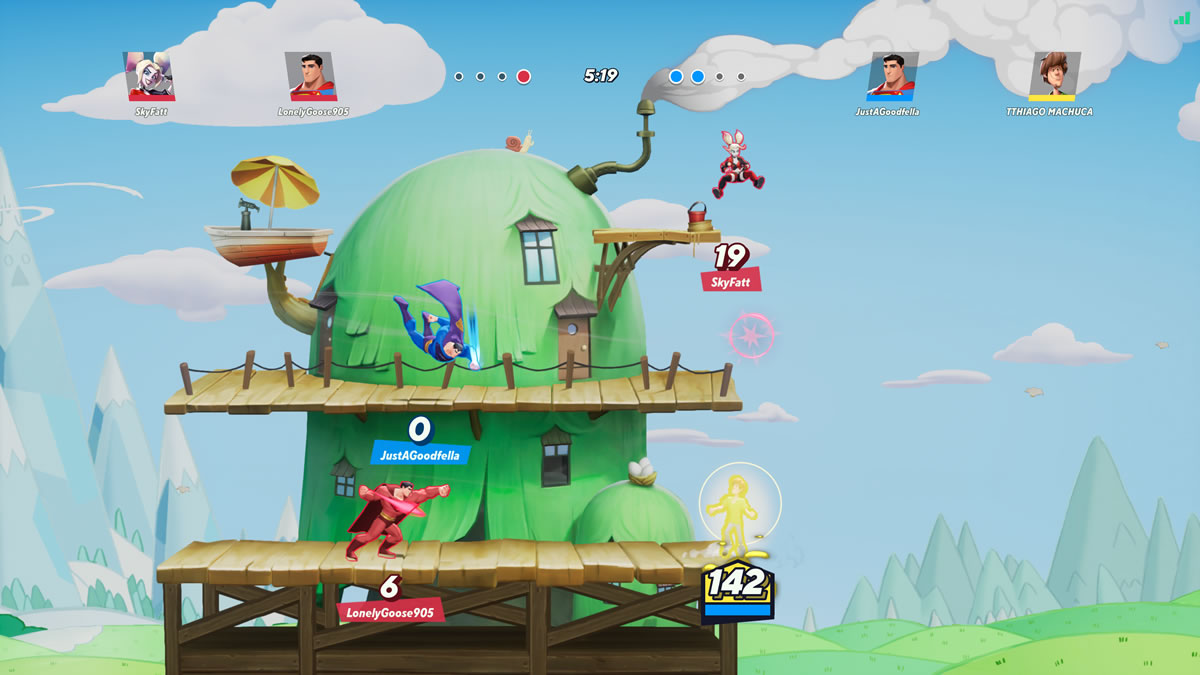Click SkyFatt's Harley Quinn portrait
This screenshot has height=675, width=1200.
click(150, 76)
